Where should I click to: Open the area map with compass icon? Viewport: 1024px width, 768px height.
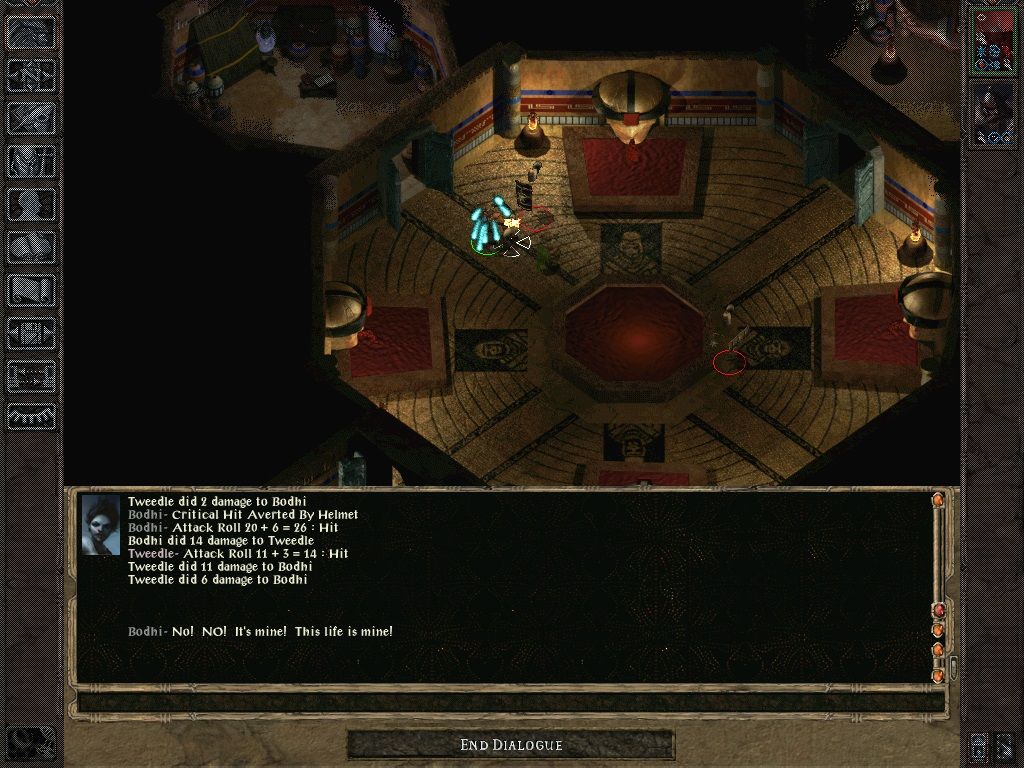pos(31,75)
